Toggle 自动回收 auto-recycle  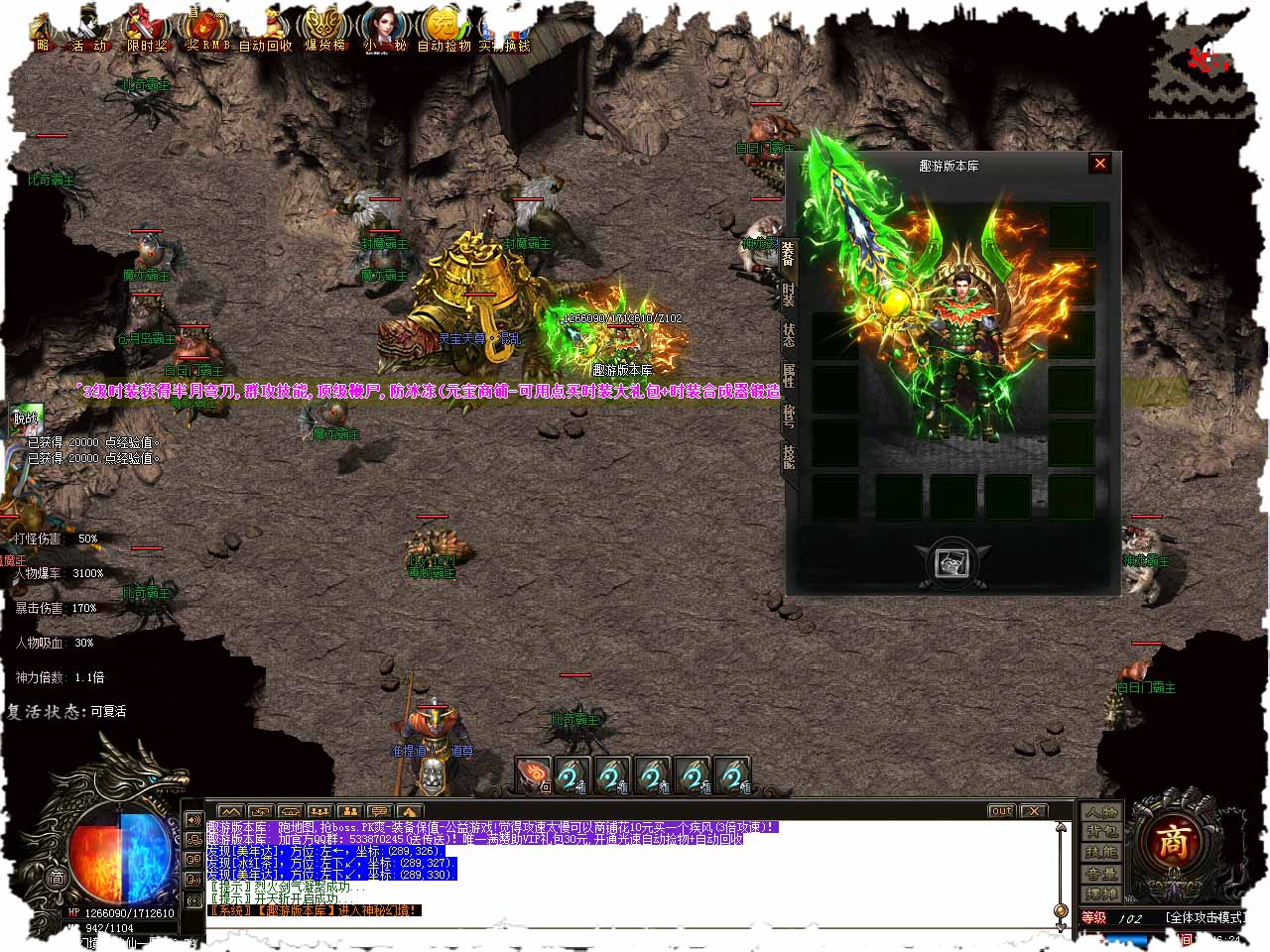pos(266,30)
